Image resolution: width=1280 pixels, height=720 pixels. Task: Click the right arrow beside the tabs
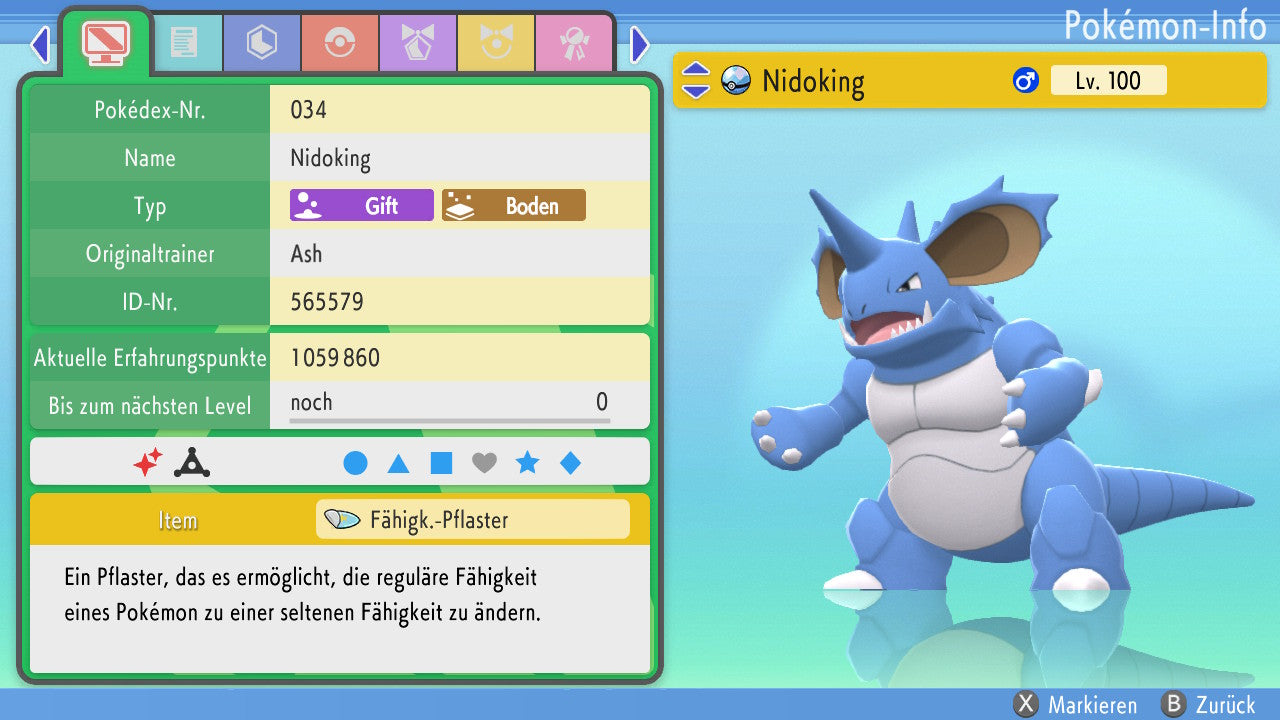click(640, 44)
